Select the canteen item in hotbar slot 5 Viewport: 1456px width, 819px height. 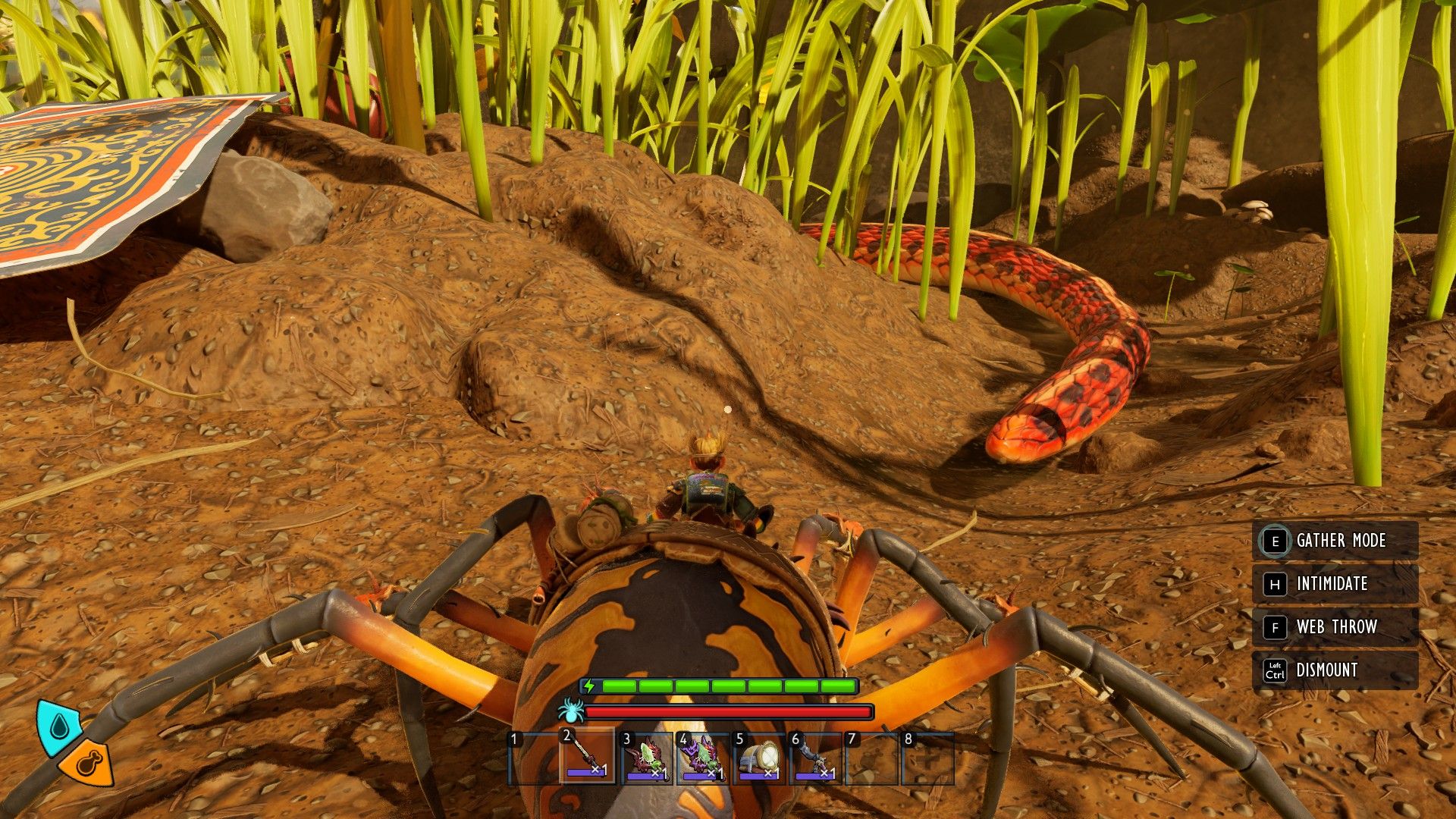[x=758, y=758]
